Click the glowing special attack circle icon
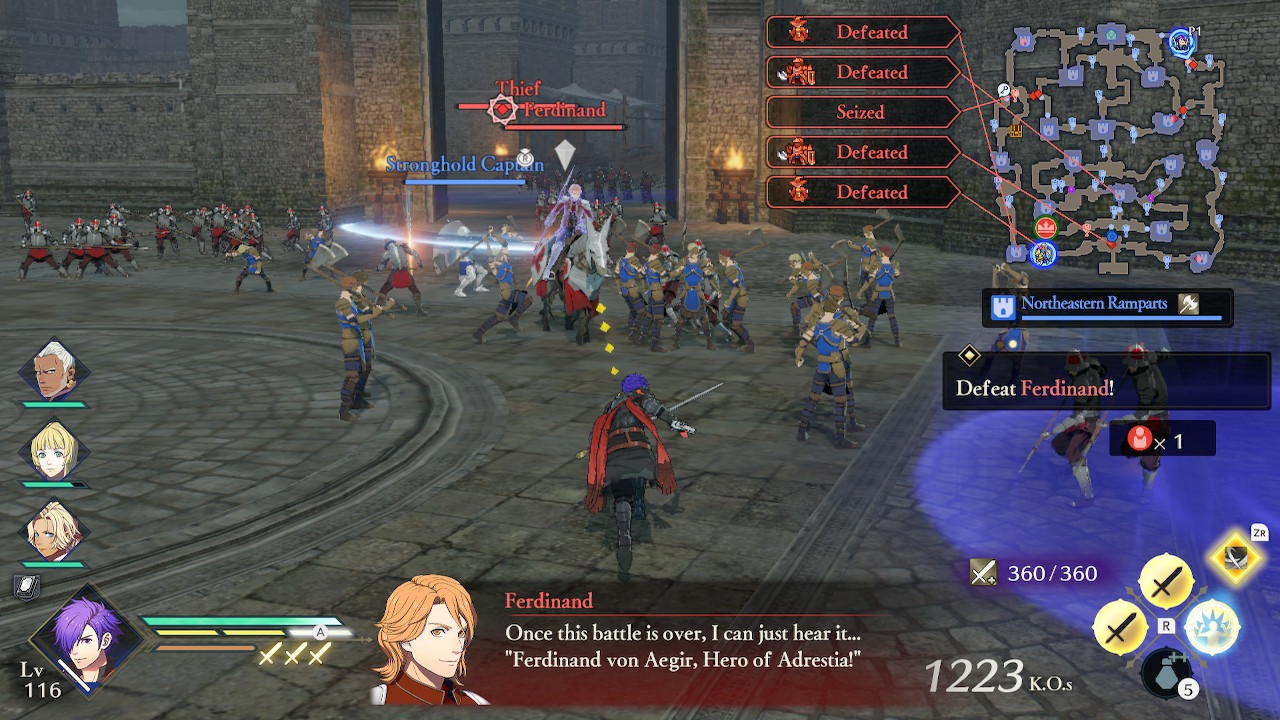This screenshot has height=720, width=1280. (1213, 626)
